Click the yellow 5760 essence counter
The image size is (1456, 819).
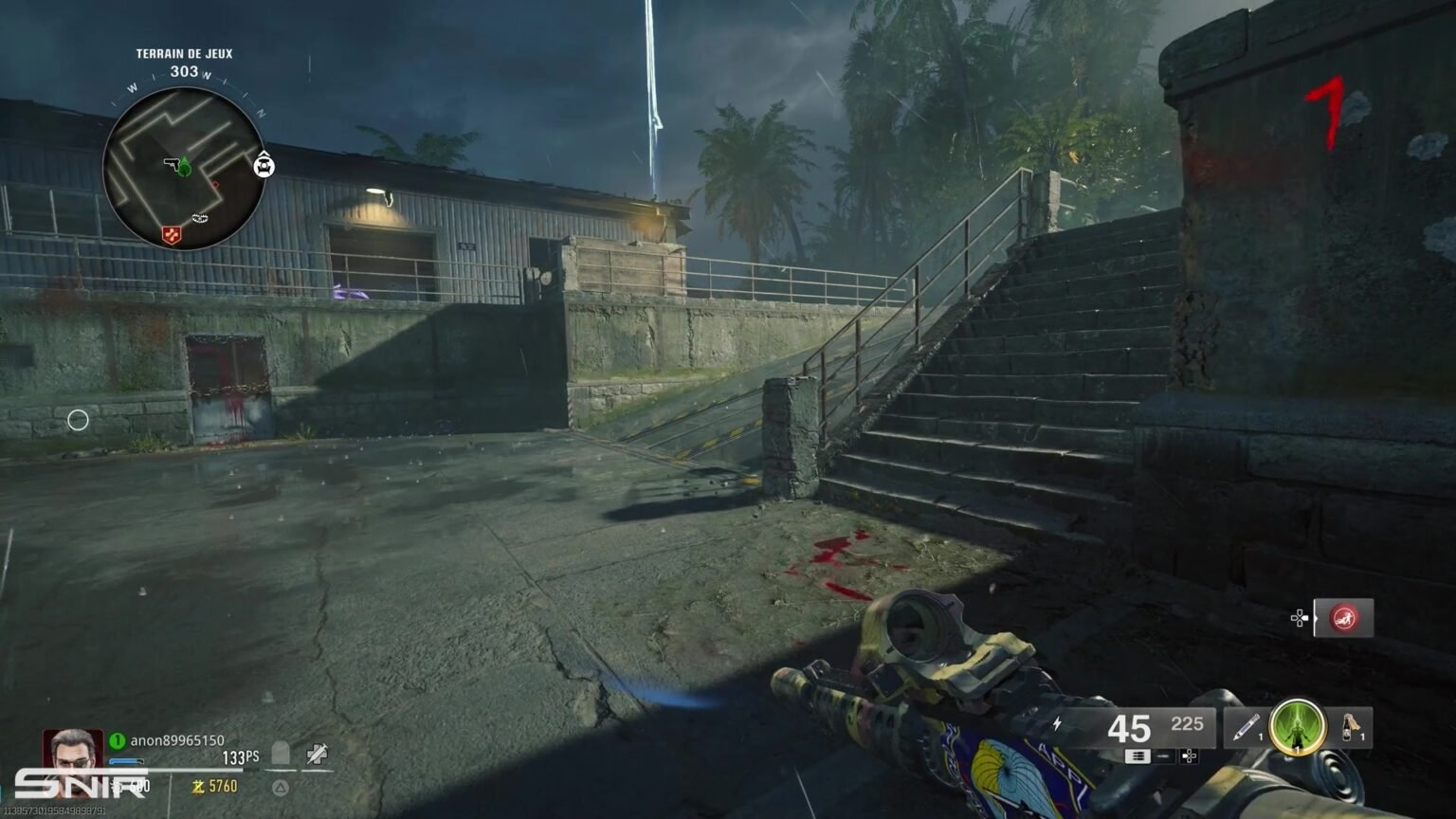click(x=216, y=787)
